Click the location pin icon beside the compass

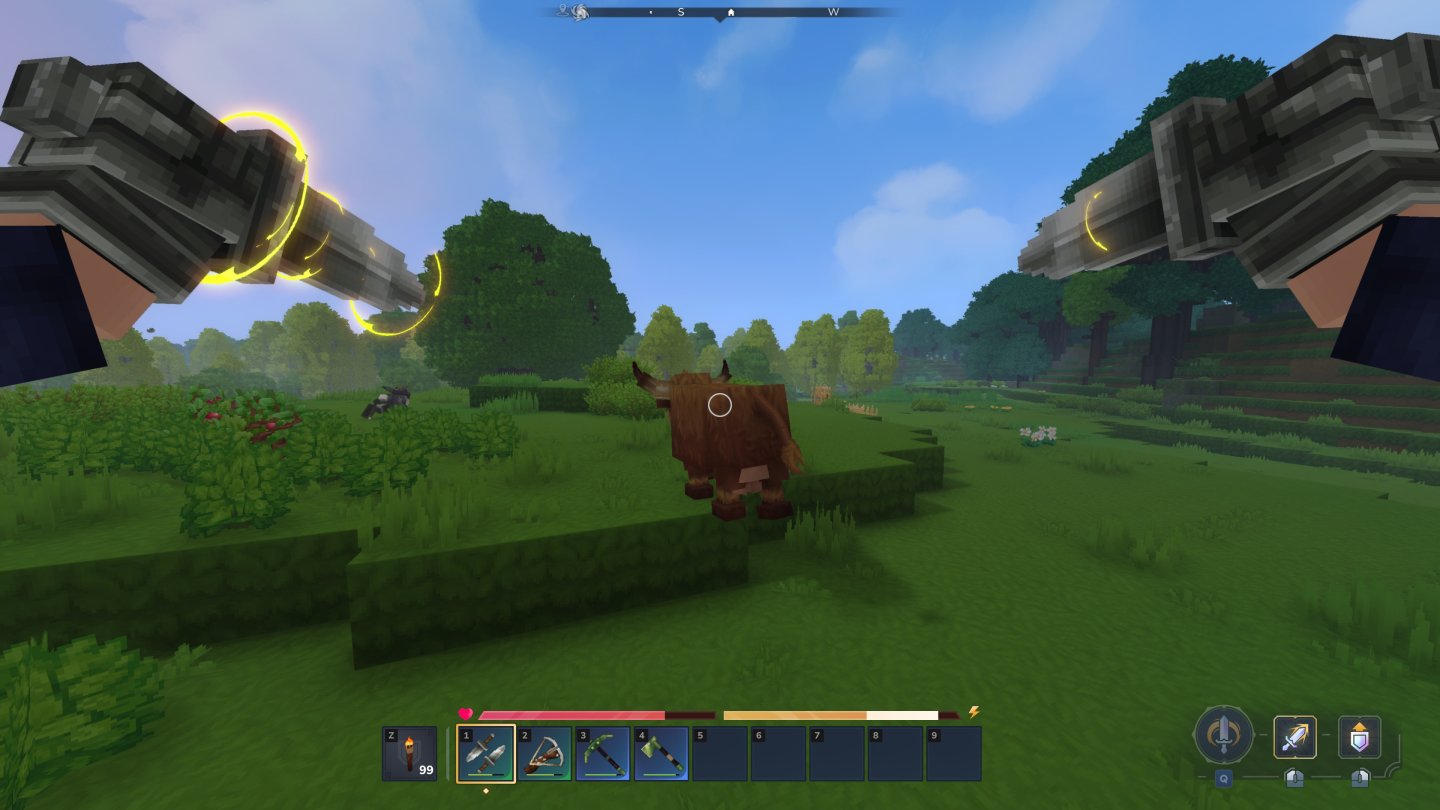pyautogui.click(x=562, y=11)
